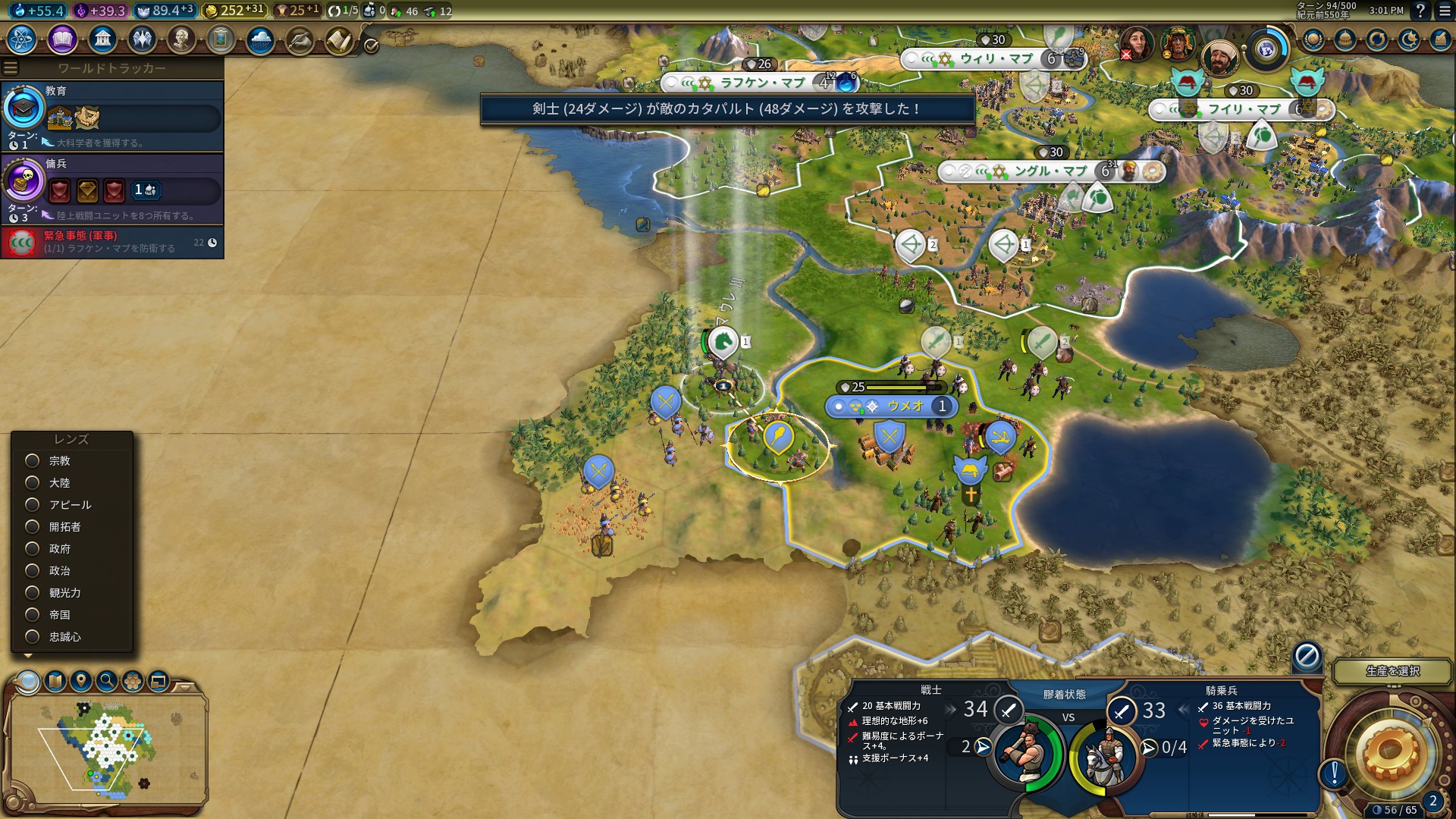The image size is (1456, 819).
Task: Choose the アピール (appeal) lens option
Action: (x=33, y=505)
